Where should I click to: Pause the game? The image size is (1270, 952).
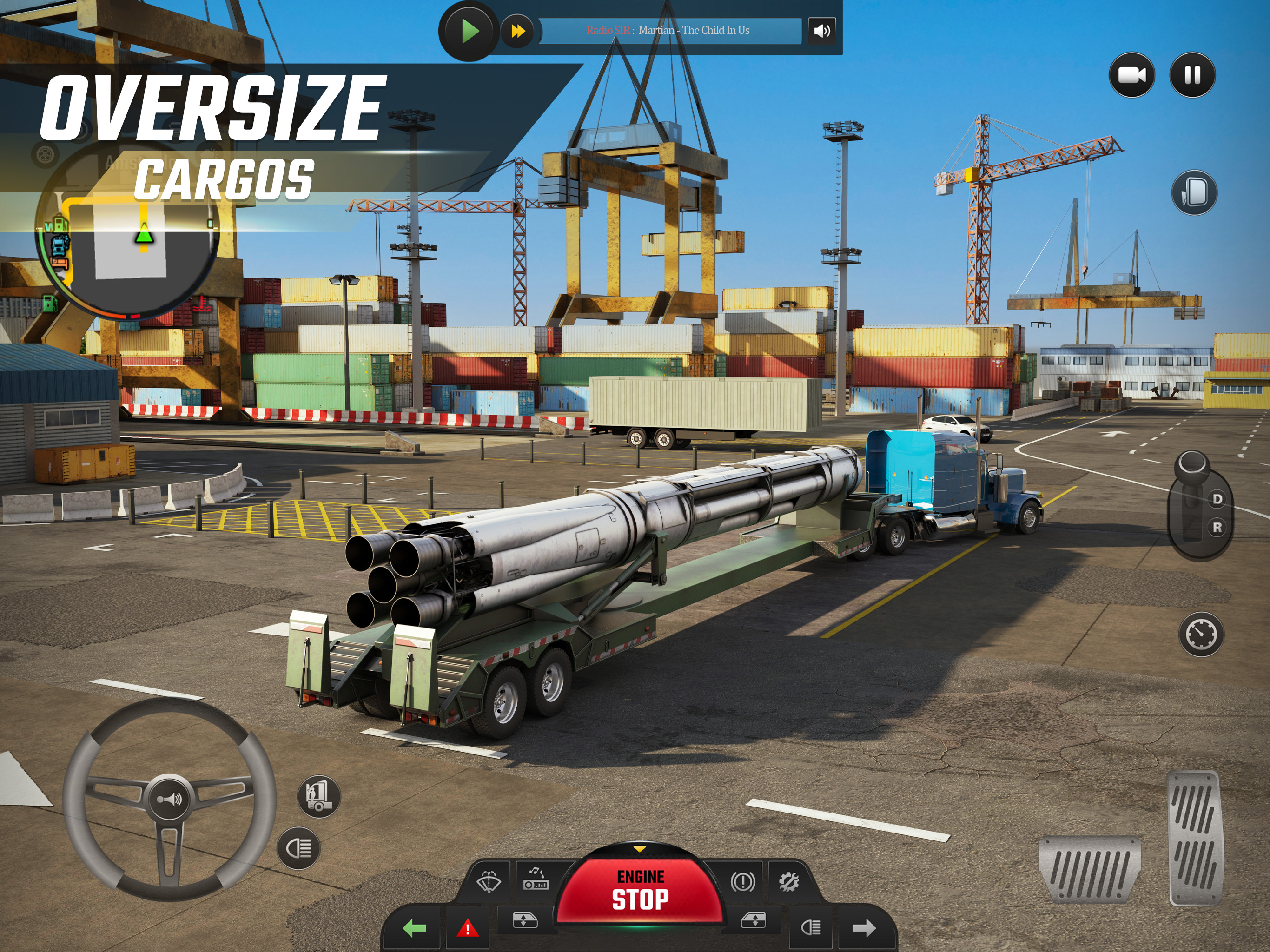[x=1192, y=75]
